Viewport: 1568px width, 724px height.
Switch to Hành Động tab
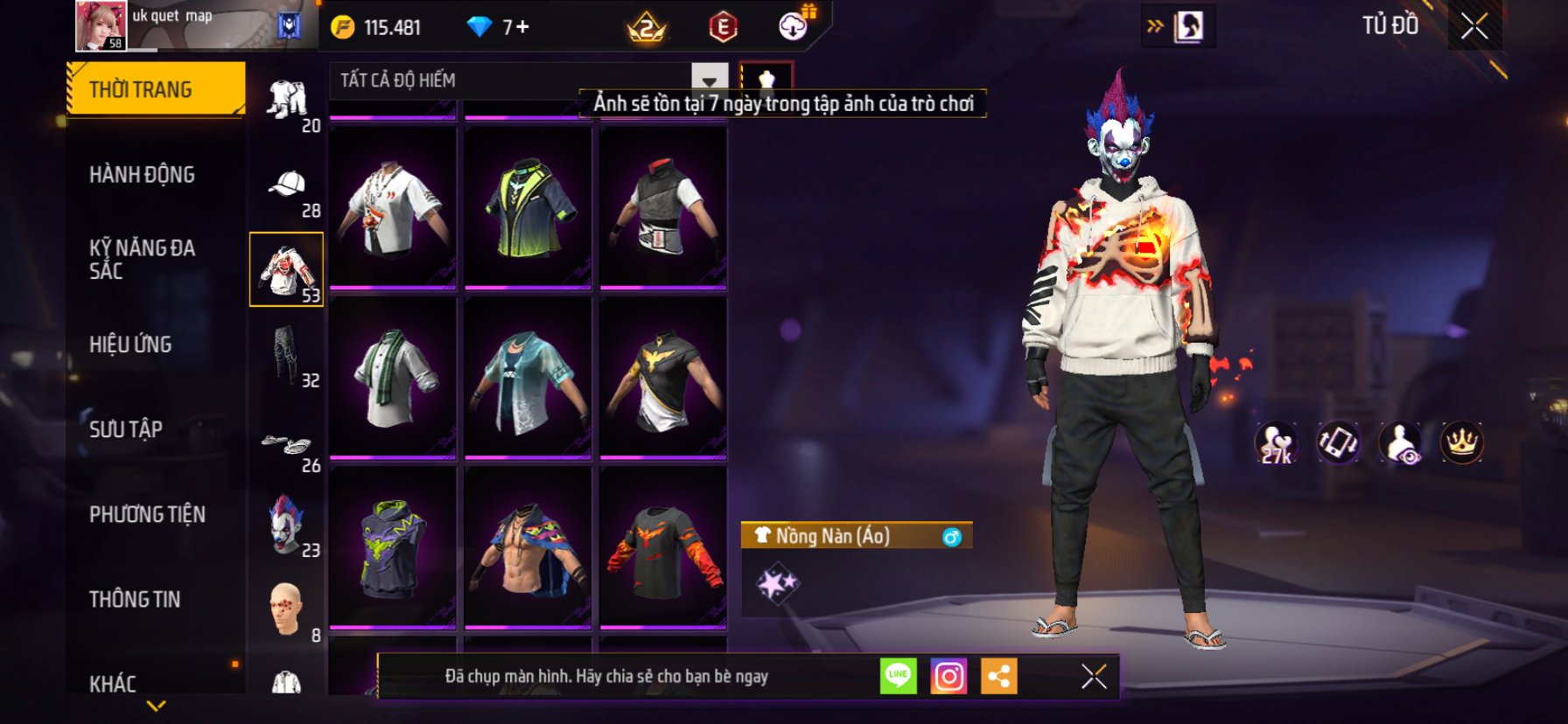click(142, 175)
